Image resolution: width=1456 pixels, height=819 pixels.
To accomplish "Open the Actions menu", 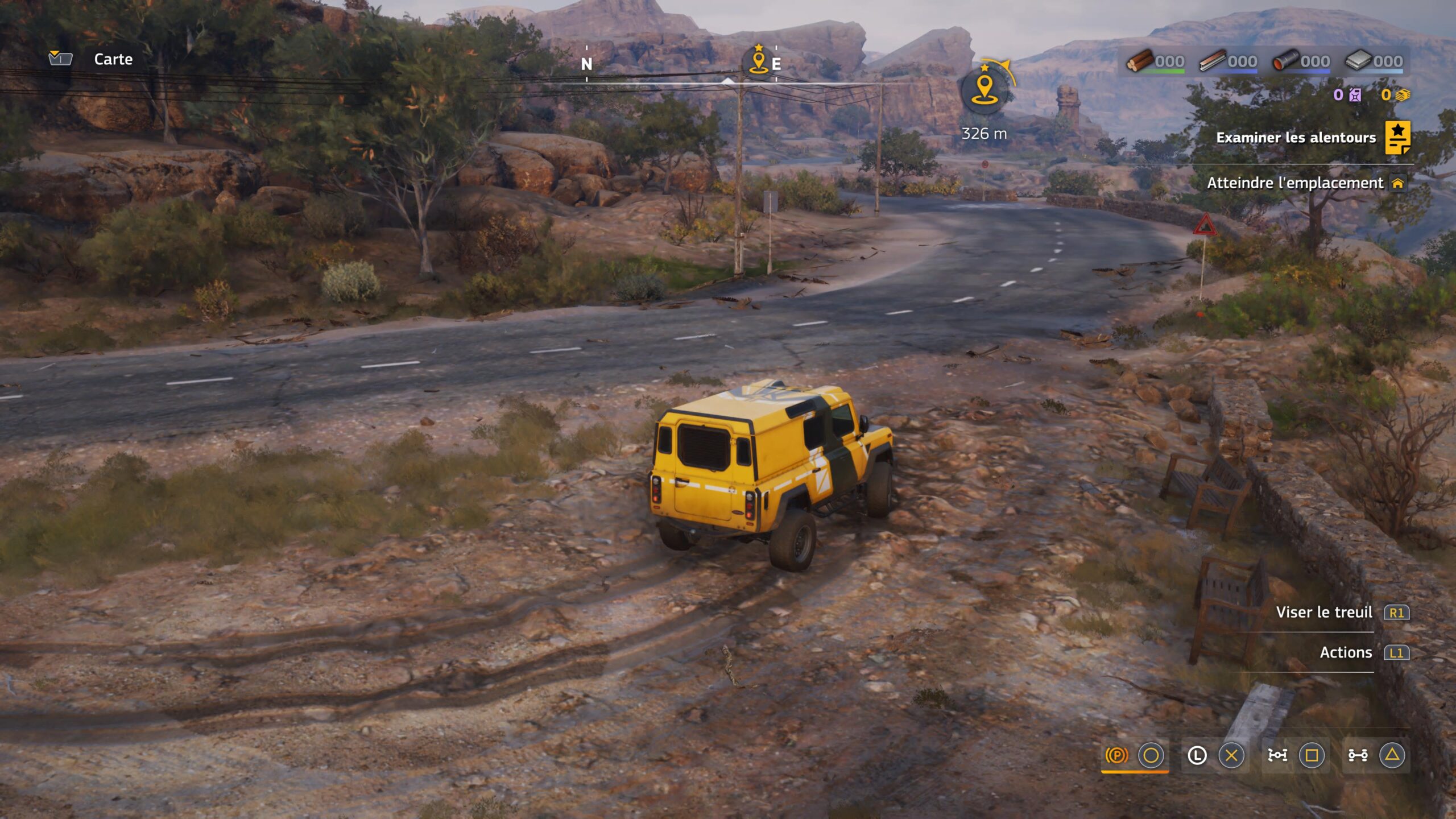I will [1346, 652].
